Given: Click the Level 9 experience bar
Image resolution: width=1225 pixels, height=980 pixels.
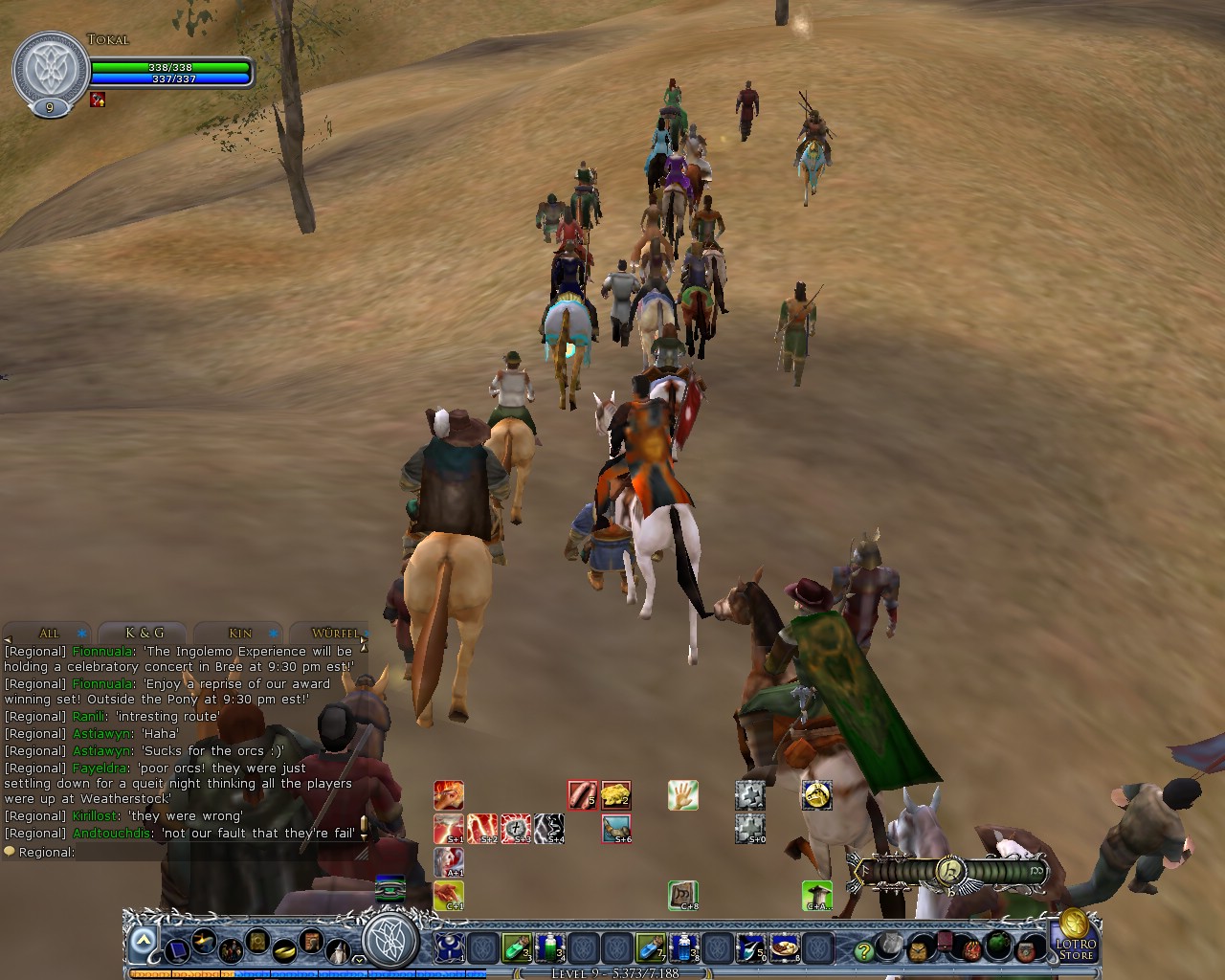Looking at the screenshot, I should click(x=612, y=971).
